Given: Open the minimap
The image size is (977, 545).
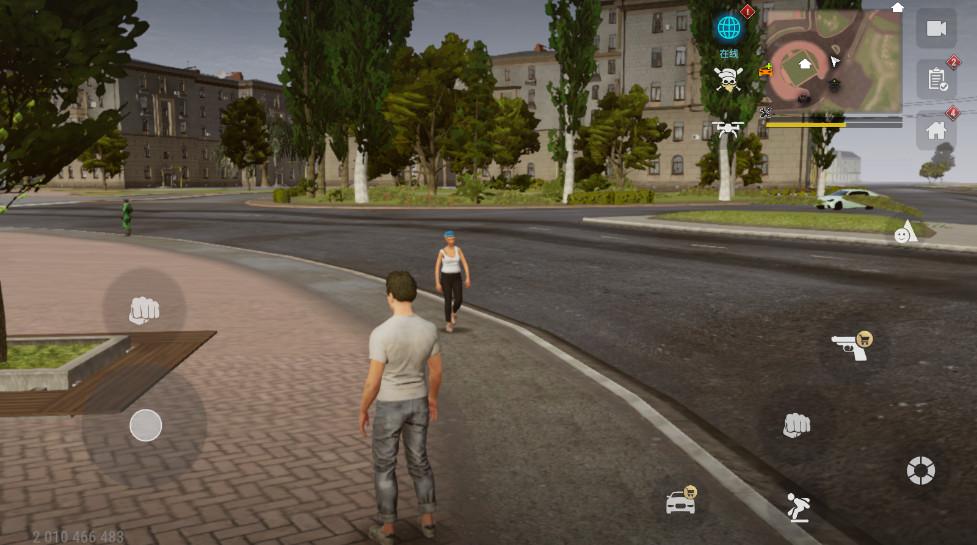Looking at the screenshot, I should (833, 60).
